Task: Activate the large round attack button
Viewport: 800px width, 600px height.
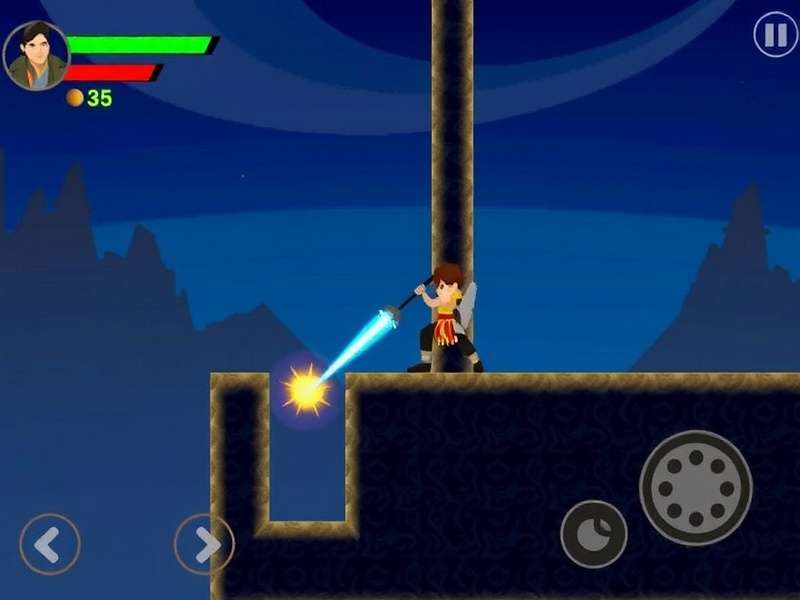Action: [695, 488]
